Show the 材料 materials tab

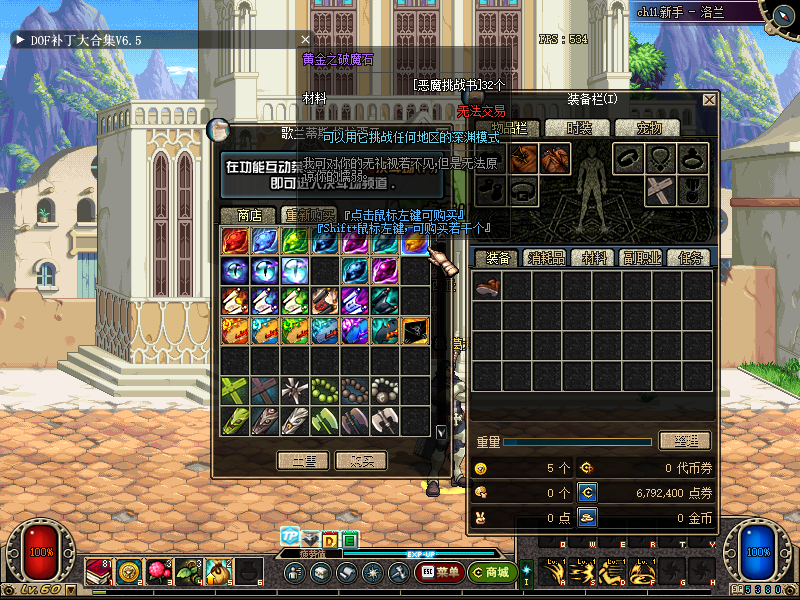[x=594, y=258]
